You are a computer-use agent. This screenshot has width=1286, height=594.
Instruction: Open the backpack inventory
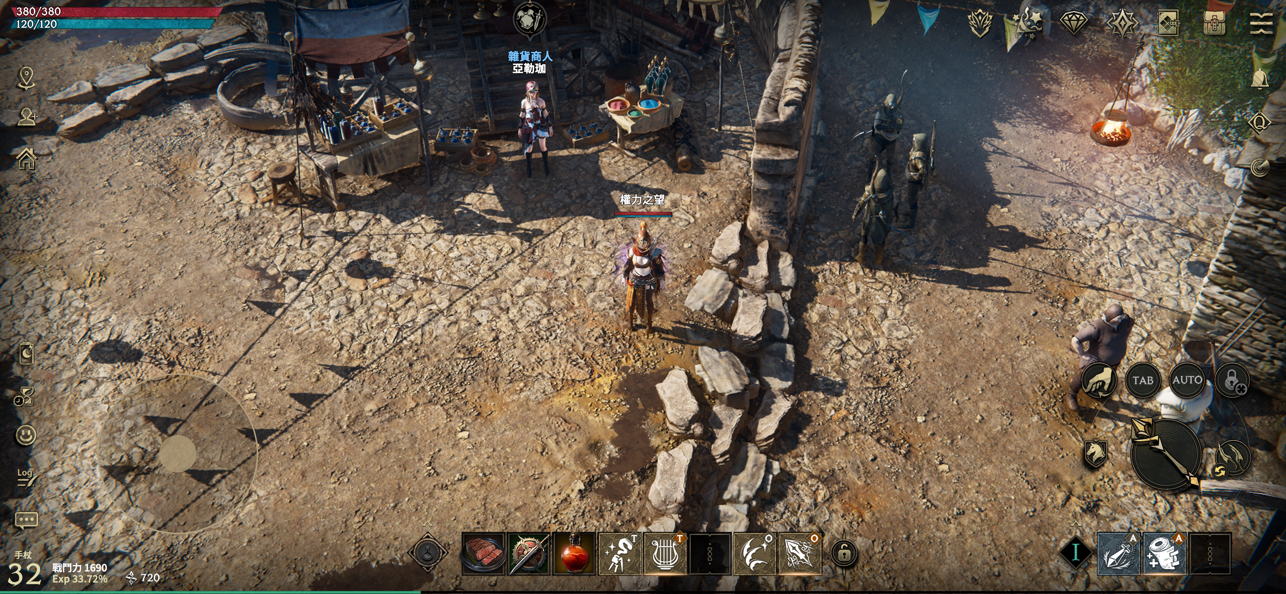[x=1215, y=23]
